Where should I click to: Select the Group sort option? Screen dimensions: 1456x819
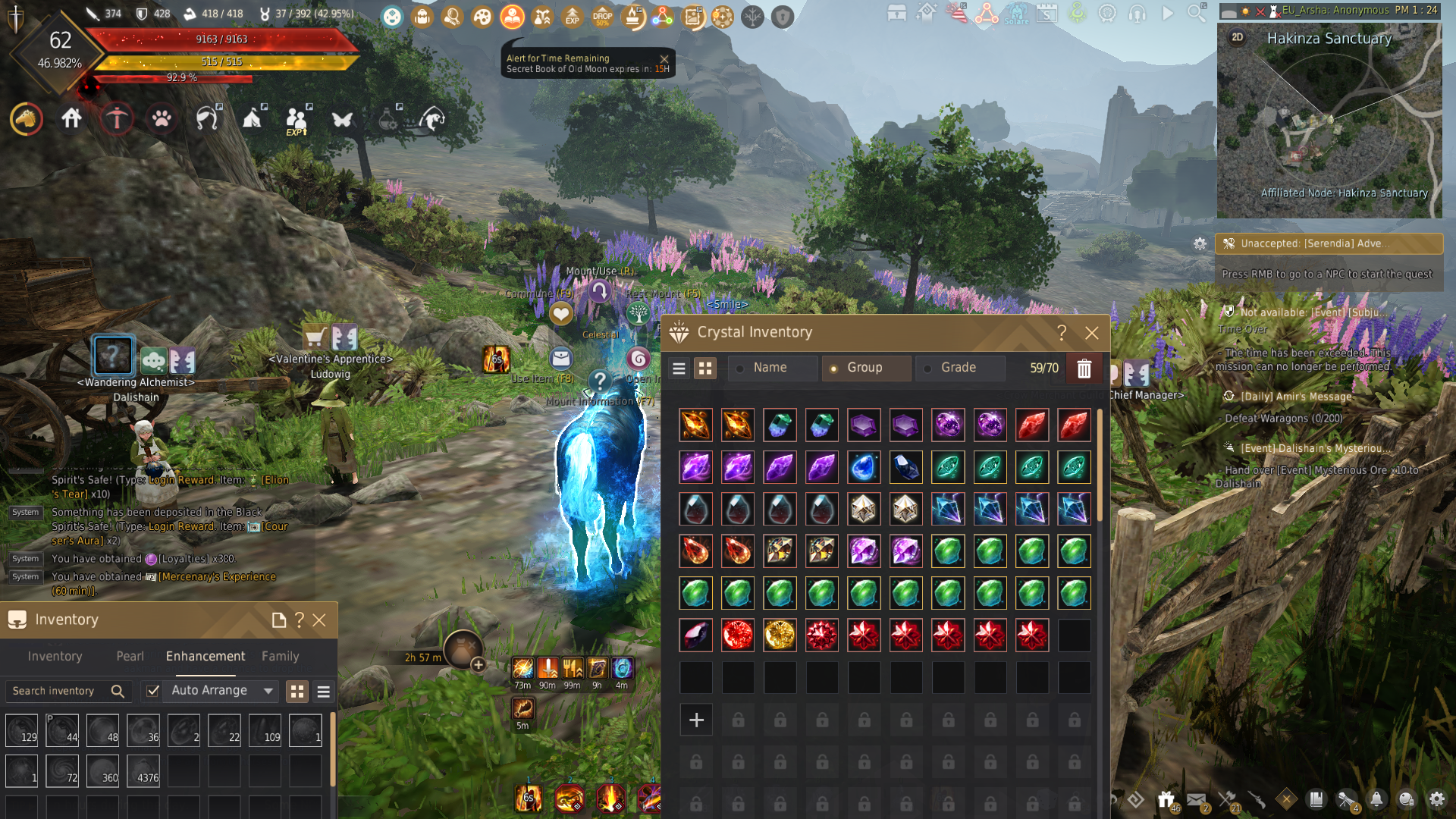pos(864,368)
